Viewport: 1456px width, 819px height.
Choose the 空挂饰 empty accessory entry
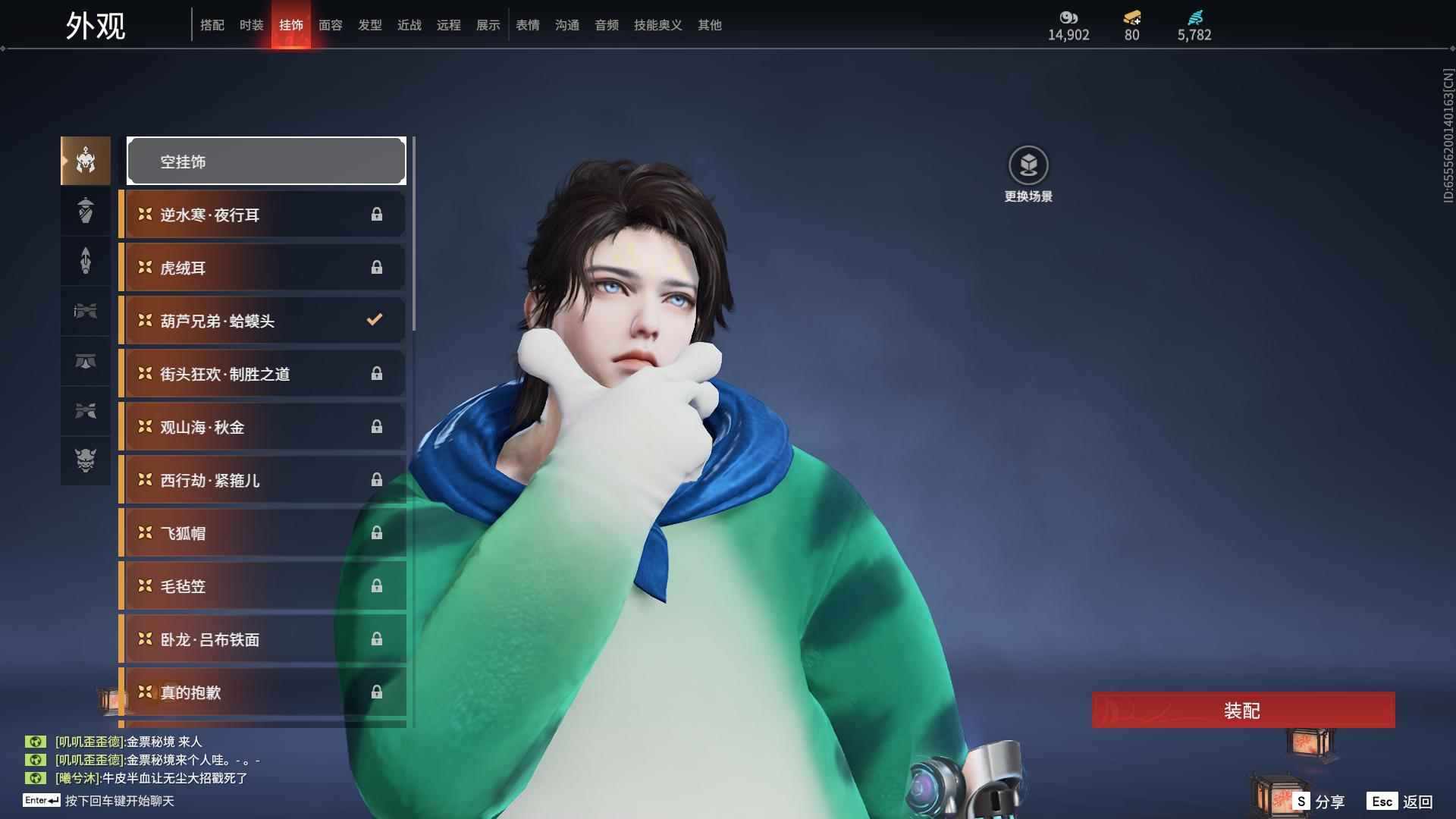[266, 161]
